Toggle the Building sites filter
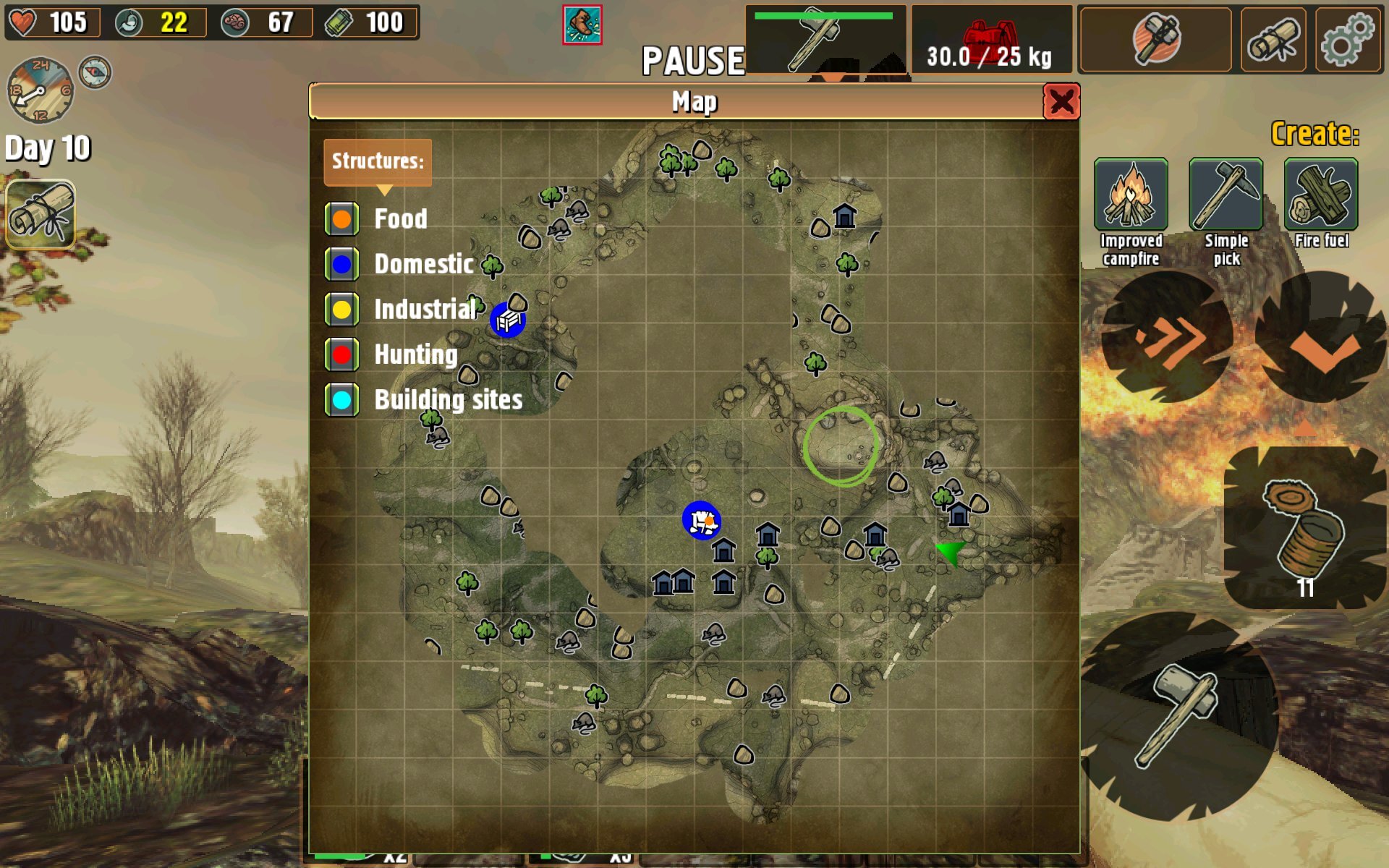The width and height of the screenshot is (1389, 868). [341, 399]
